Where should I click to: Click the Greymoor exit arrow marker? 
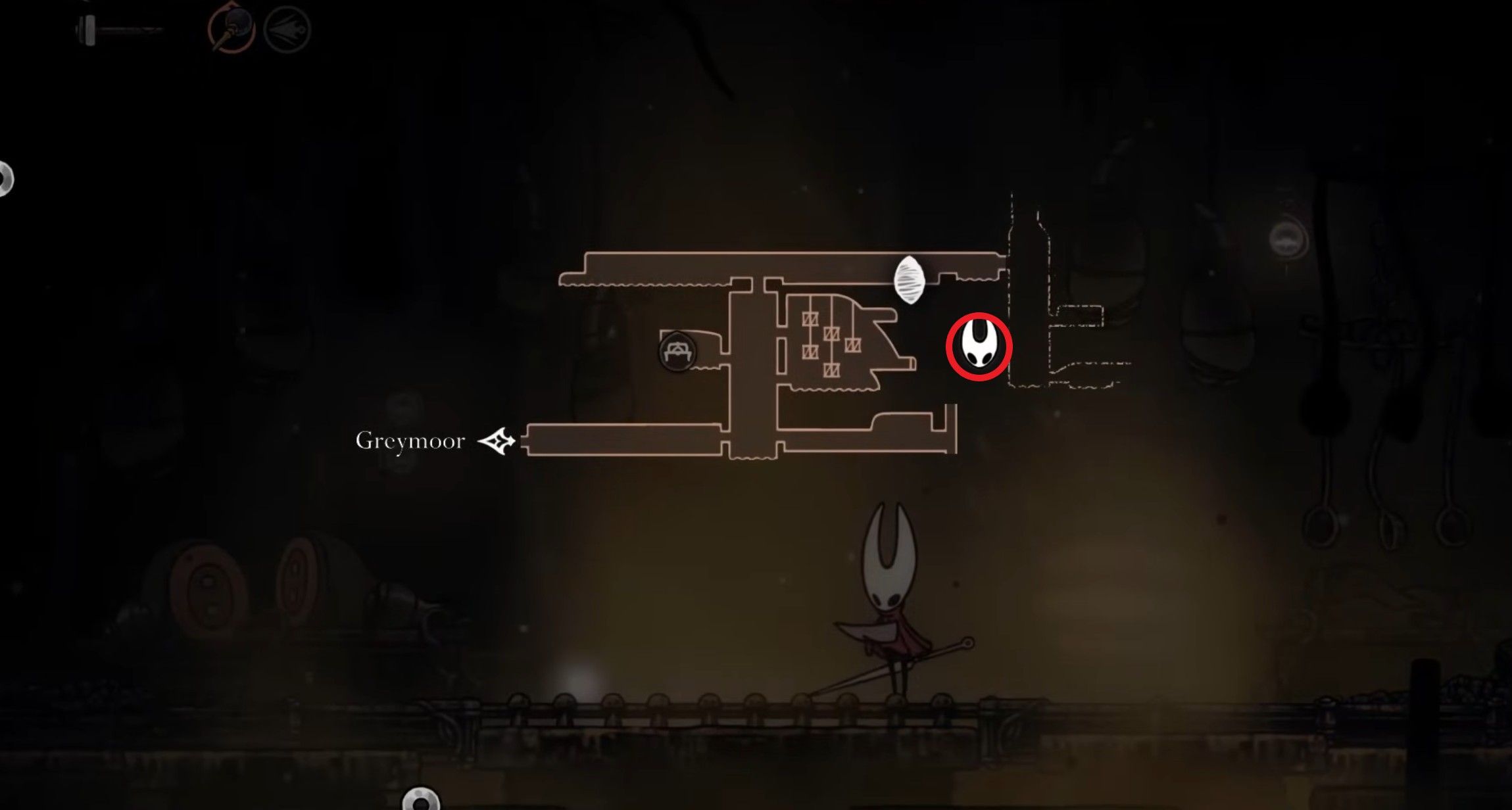coord(499,442)
